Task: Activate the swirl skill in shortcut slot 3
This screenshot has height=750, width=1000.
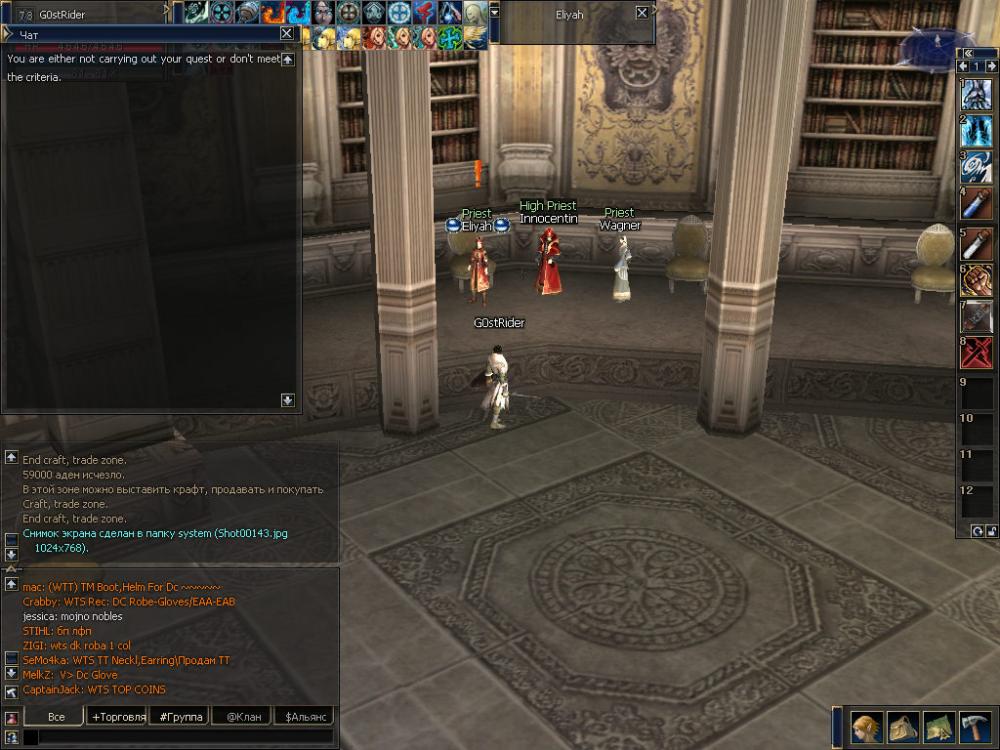Action: click(x=977, y=167)
